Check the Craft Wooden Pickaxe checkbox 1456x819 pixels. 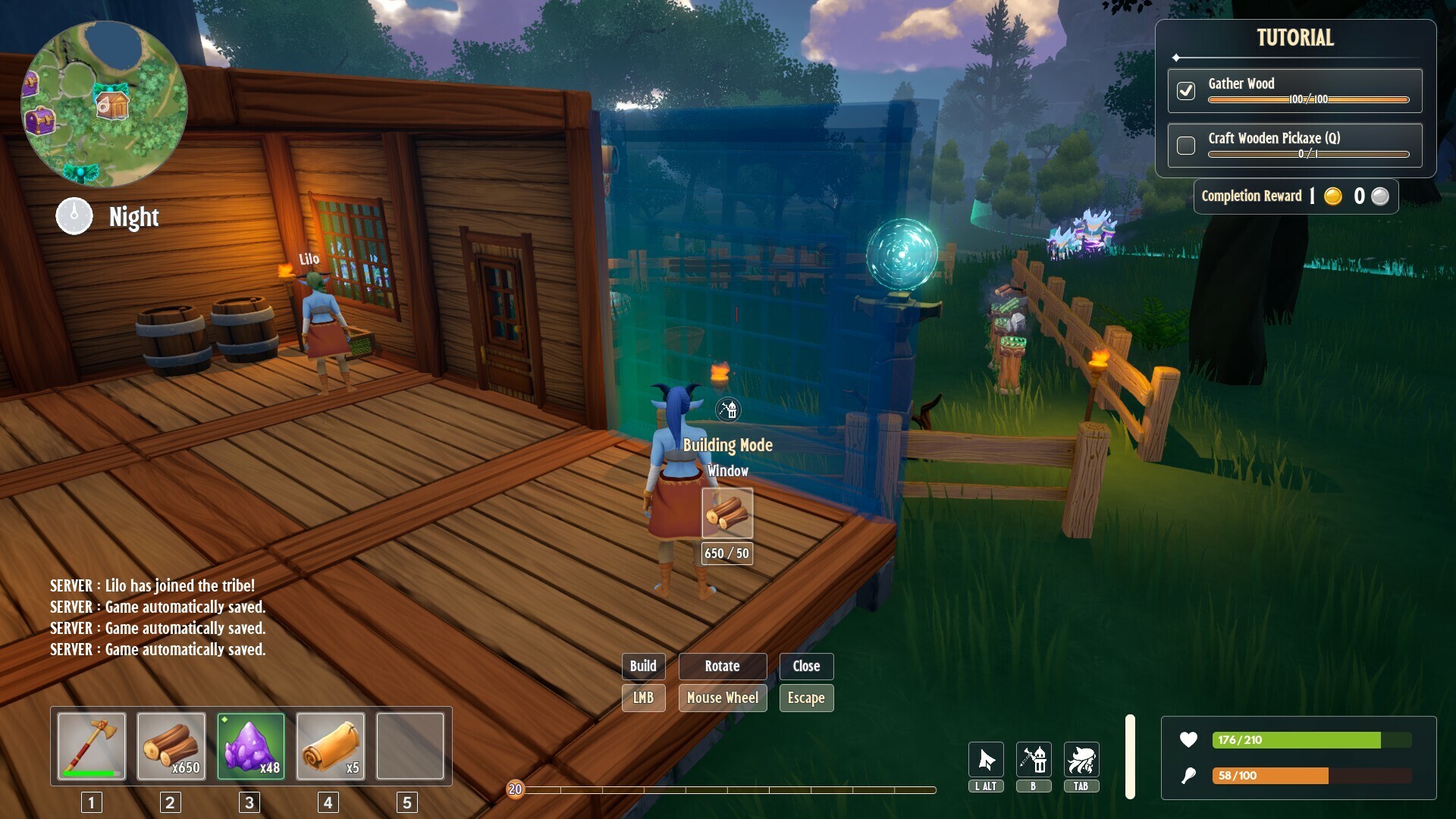(1186, 145)
